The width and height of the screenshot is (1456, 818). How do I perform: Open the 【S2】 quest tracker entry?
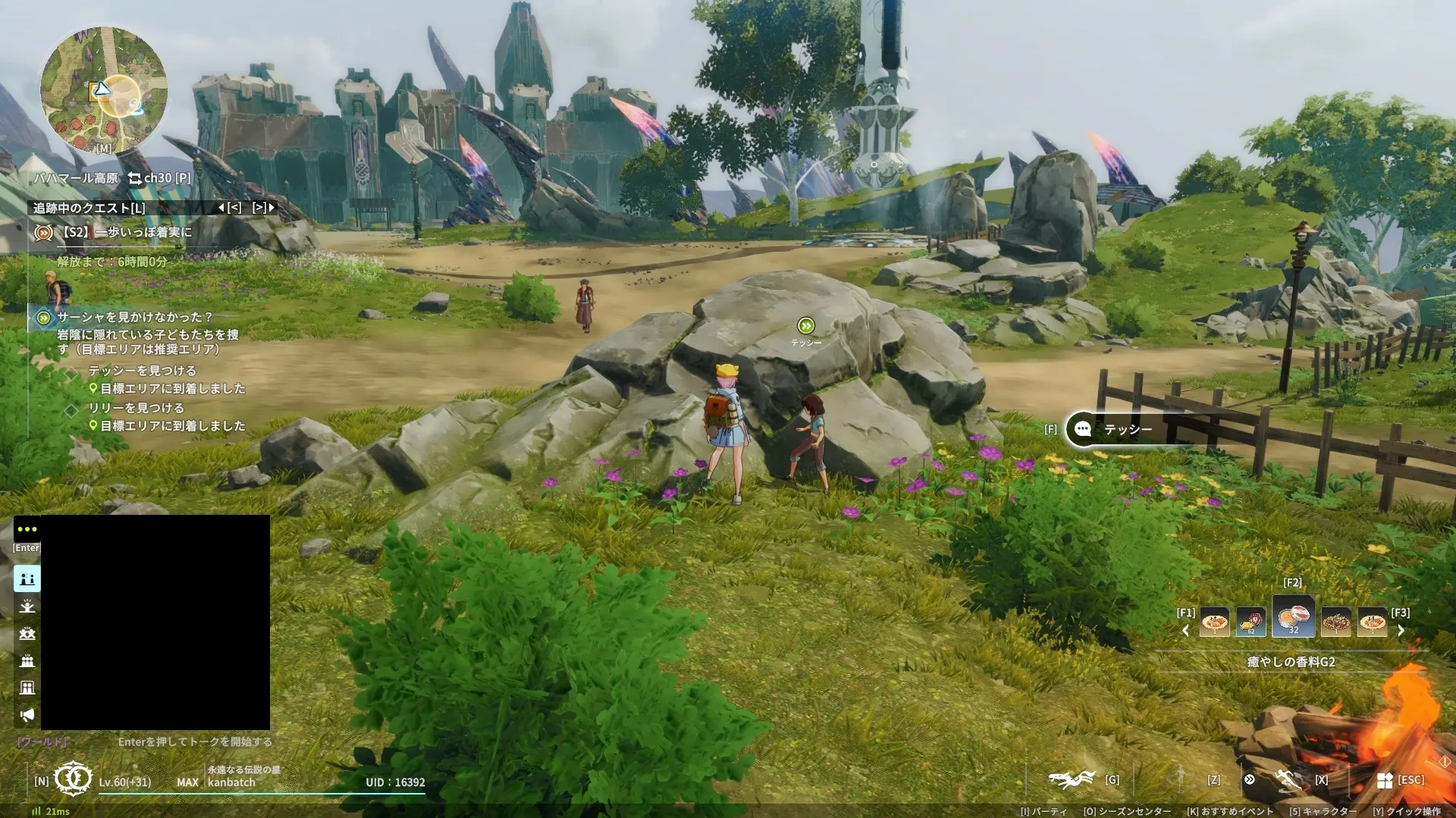coord(124,232)
